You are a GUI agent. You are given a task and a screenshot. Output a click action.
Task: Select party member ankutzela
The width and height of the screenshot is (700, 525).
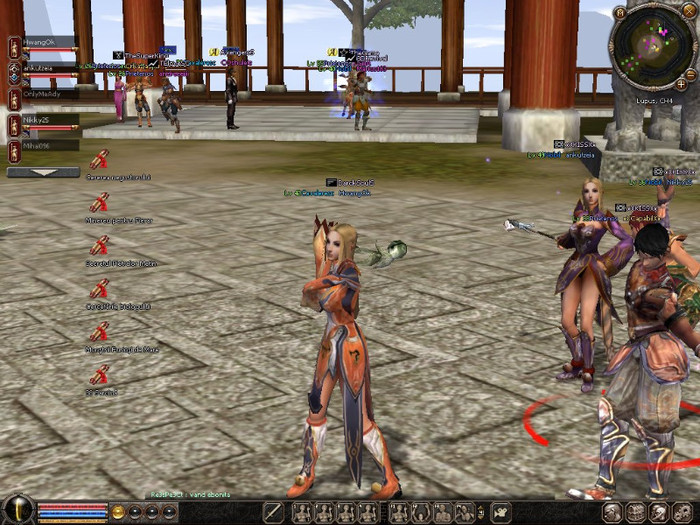48,68
